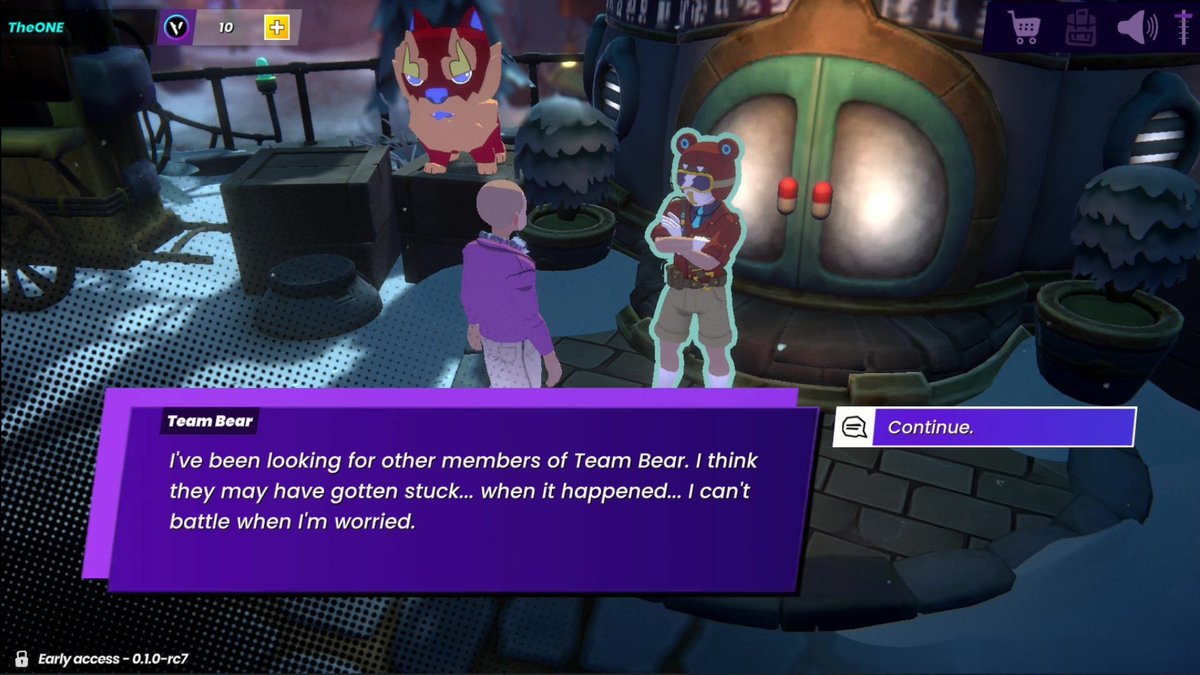This screenshot has height=675, width=1200.
Task: Open the backpack inventory
Action: tap(1080, 27)
